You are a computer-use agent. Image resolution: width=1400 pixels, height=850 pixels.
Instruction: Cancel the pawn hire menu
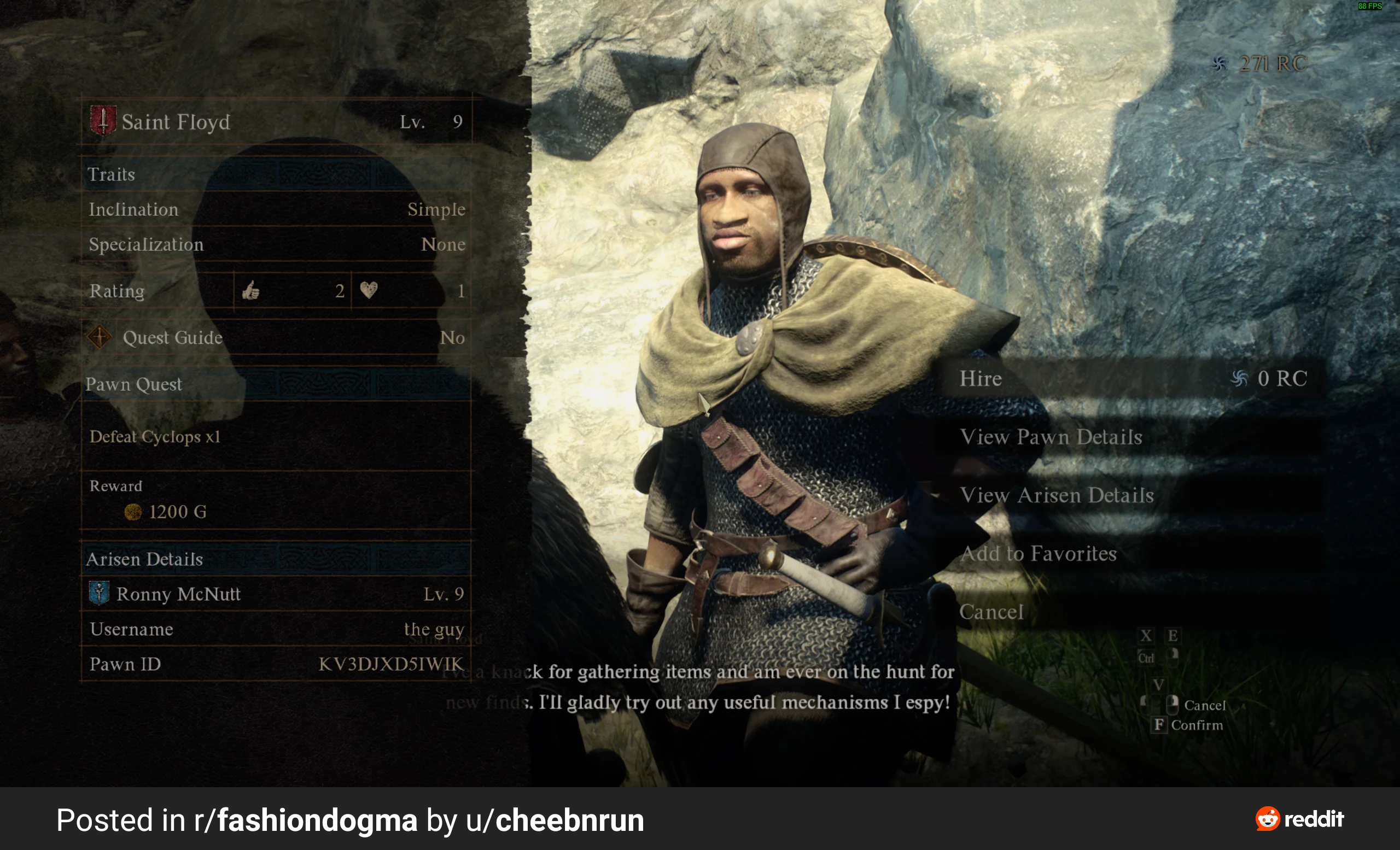coord(991,612)
